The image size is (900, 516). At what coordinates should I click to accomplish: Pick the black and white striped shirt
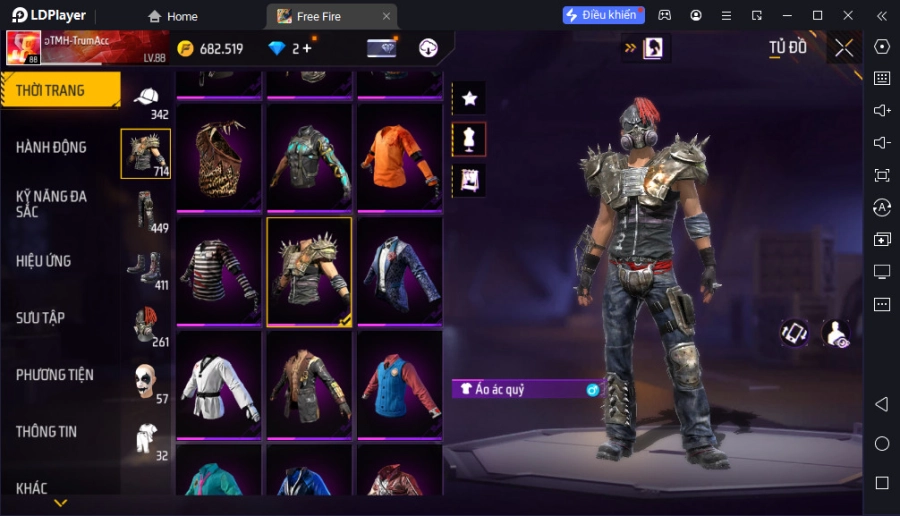click(218, 271)
